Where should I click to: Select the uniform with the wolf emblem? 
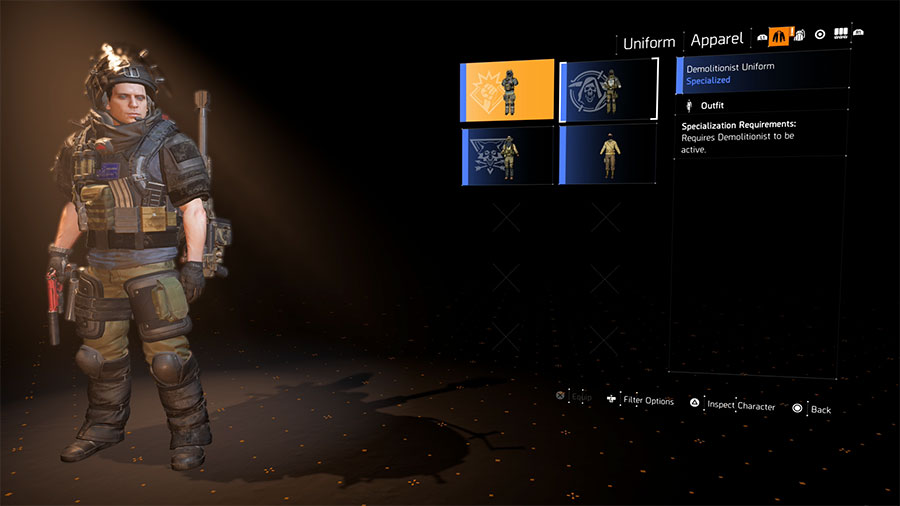(x=507, y=155)
